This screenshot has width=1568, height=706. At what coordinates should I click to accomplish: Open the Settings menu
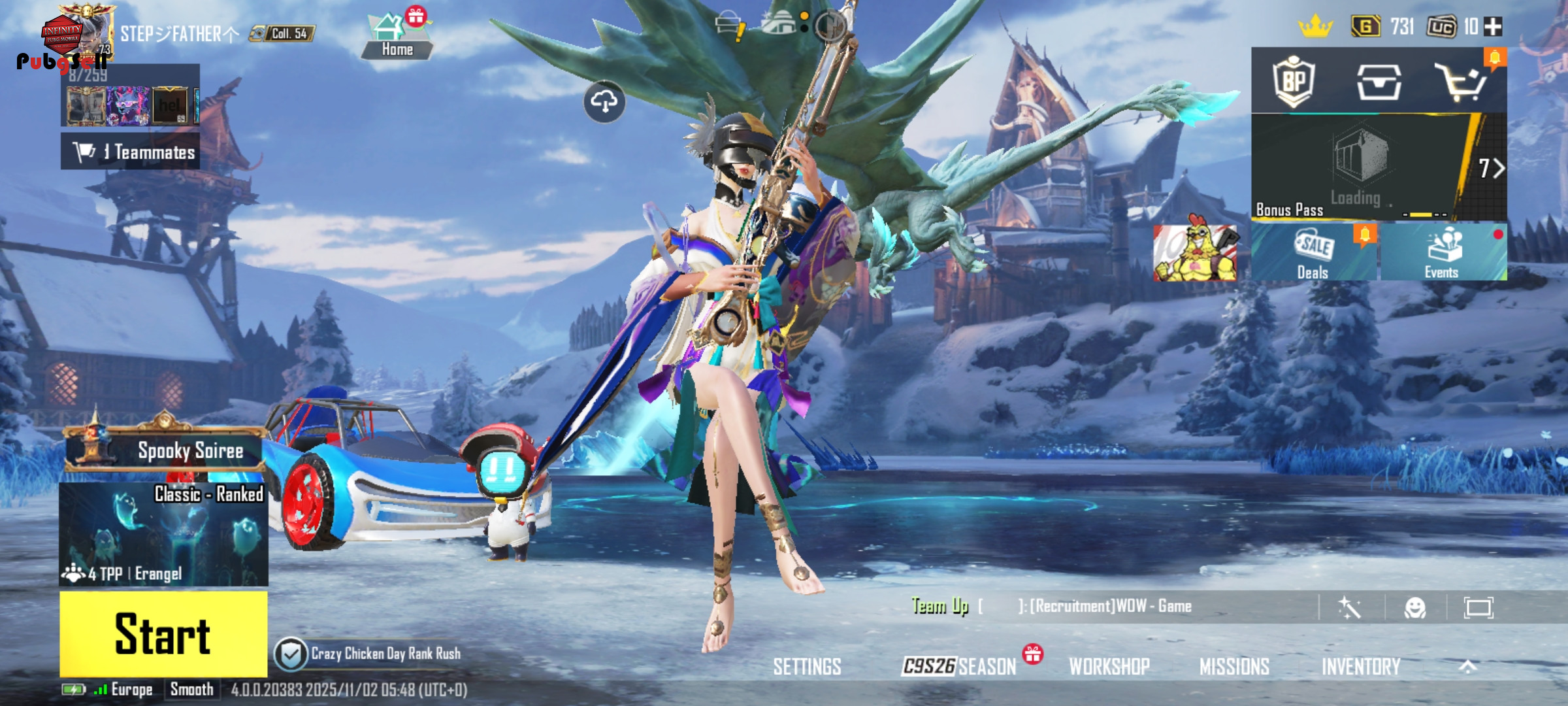tap(807, 667)
